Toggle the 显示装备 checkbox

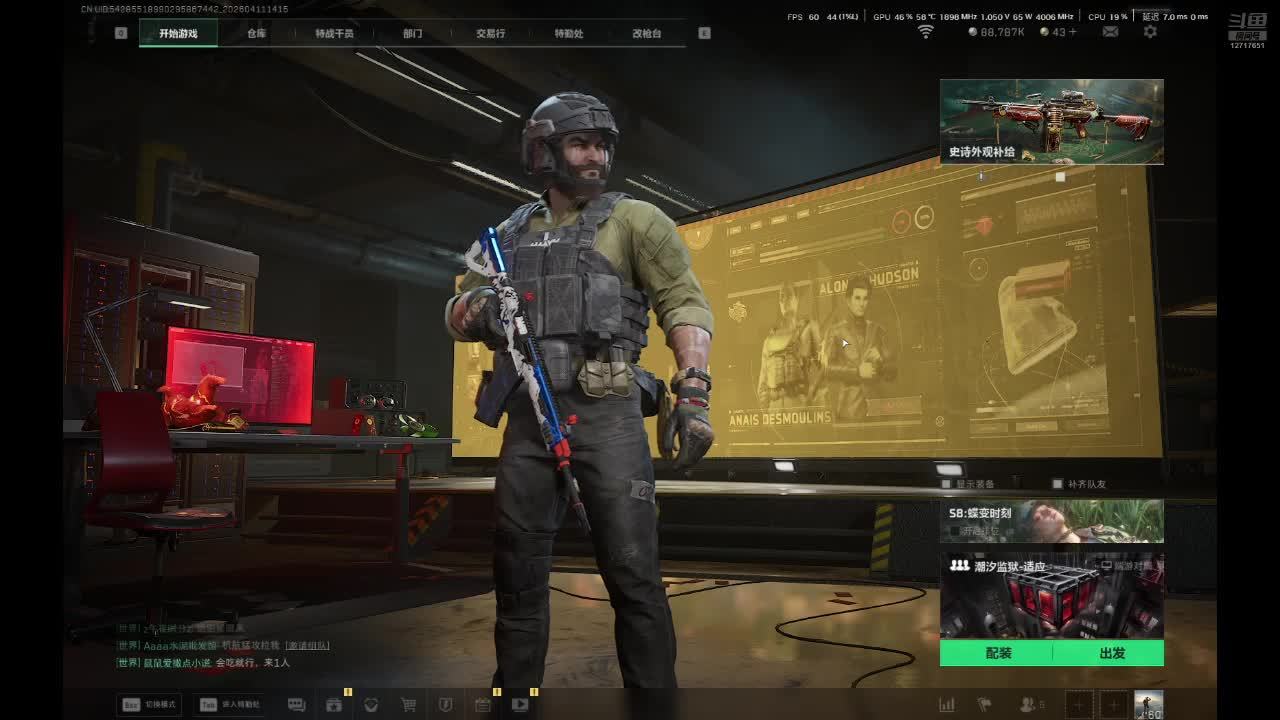coord(947,484)
